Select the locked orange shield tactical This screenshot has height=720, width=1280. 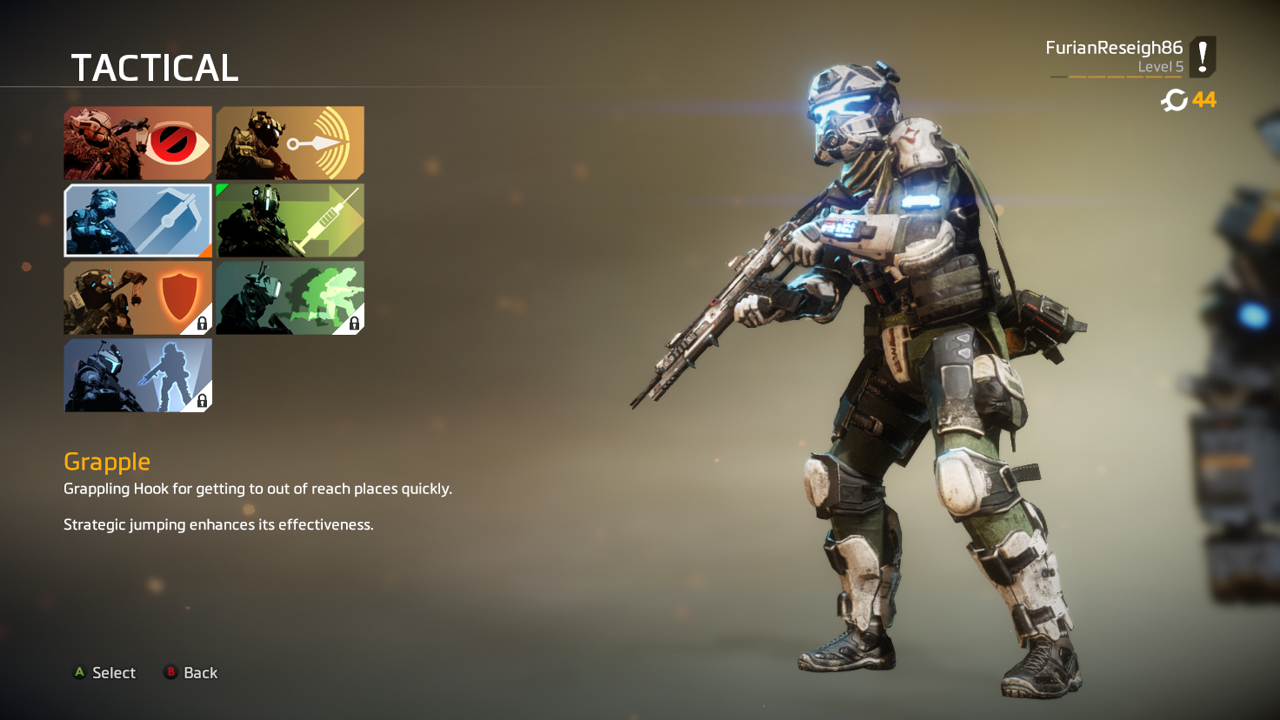click(138, 298)
